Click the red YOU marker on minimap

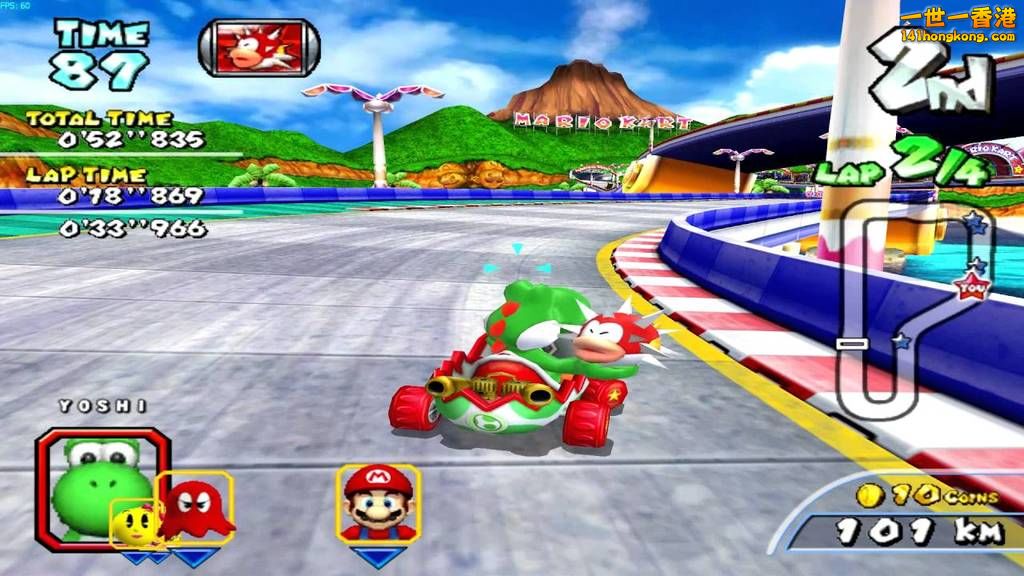pyautogui.click(x=971, y=288)
